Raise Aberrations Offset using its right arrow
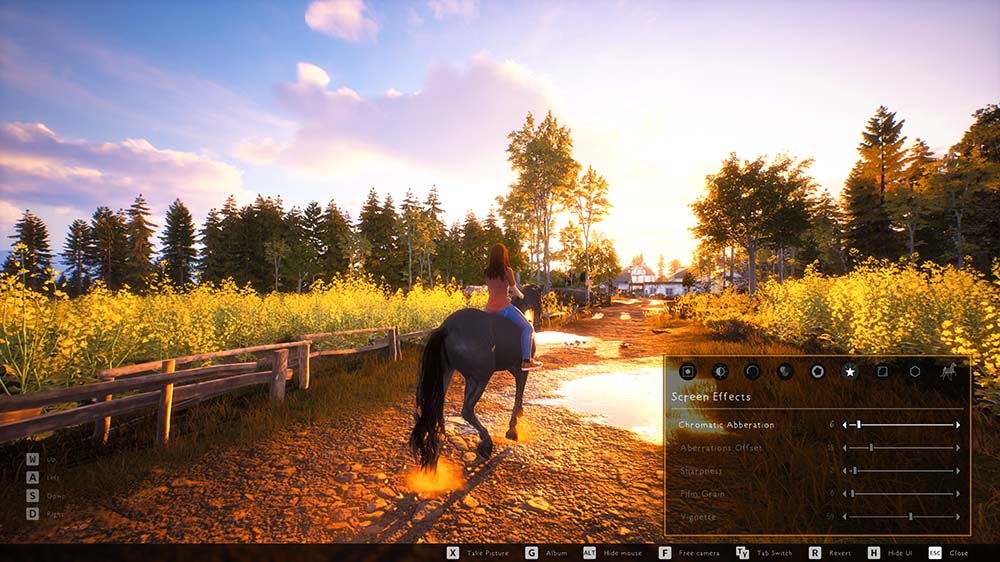 pos(958,448)
